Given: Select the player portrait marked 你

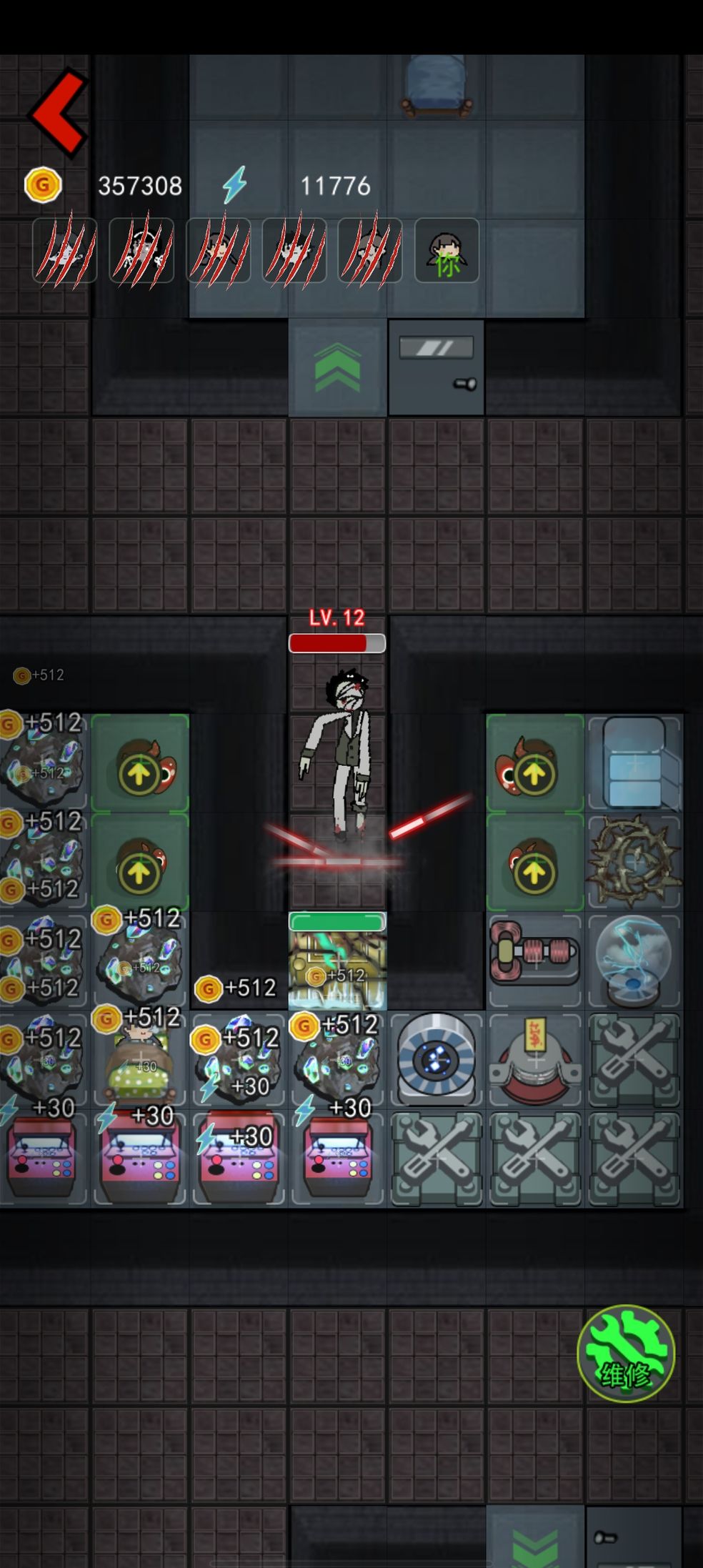Looking at the screenshot, I should pos(447,251).
